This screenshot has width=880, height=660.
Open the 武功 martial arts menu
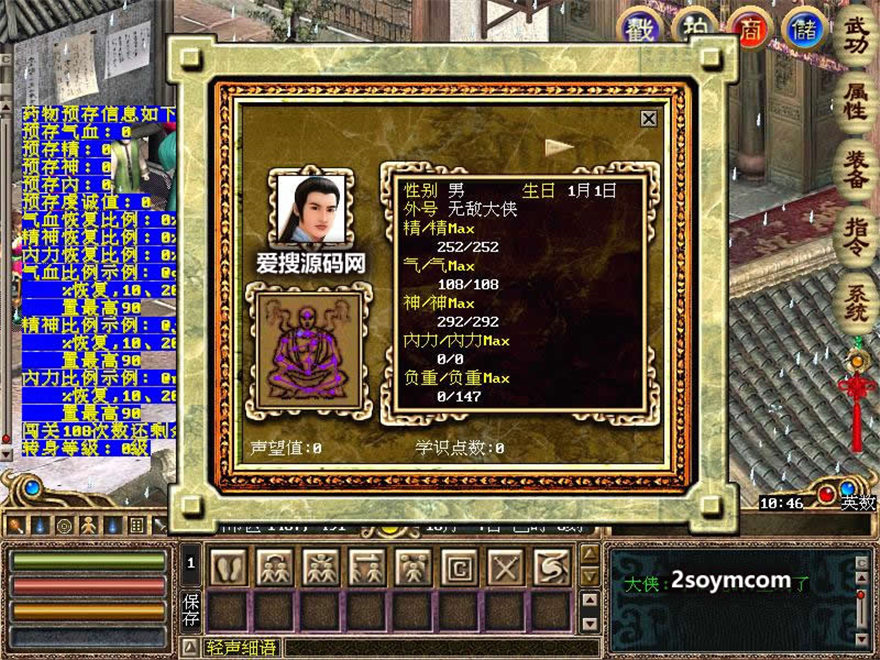click(857, 33)
